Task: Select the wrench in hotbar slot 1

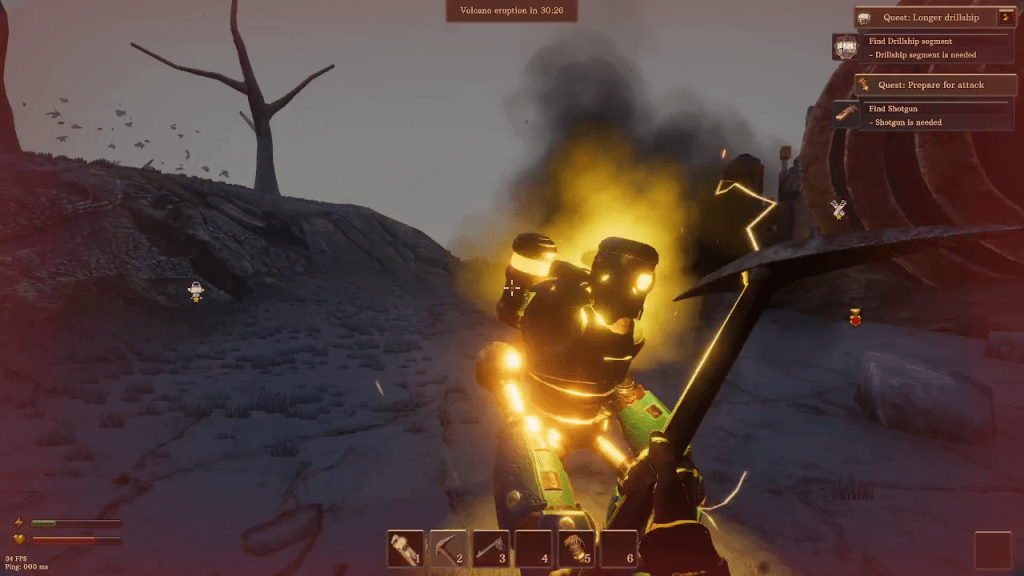Action: [406, 548]
